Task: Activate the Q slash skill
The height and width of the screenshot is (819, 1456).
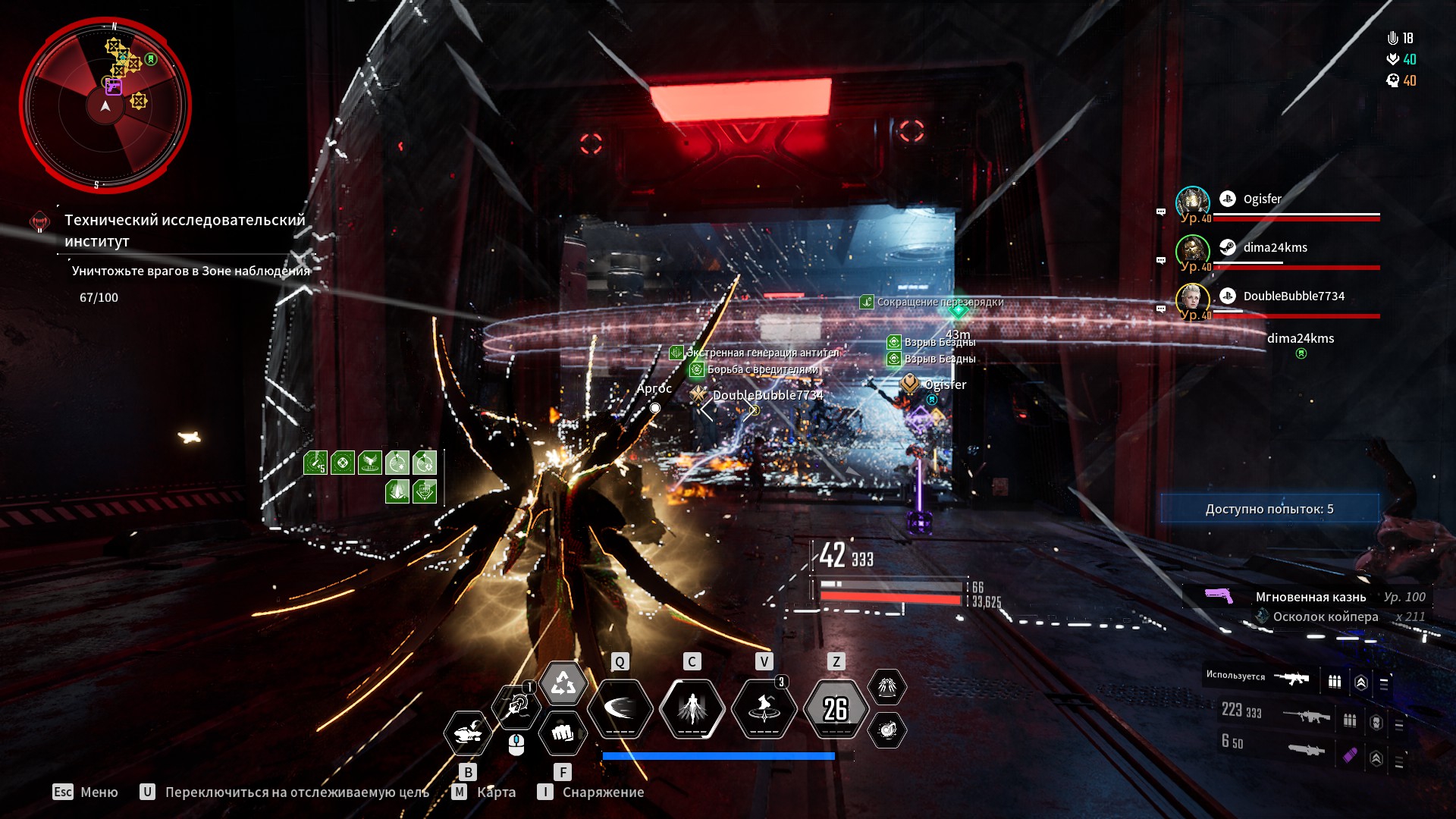Action: pos(620,709)
